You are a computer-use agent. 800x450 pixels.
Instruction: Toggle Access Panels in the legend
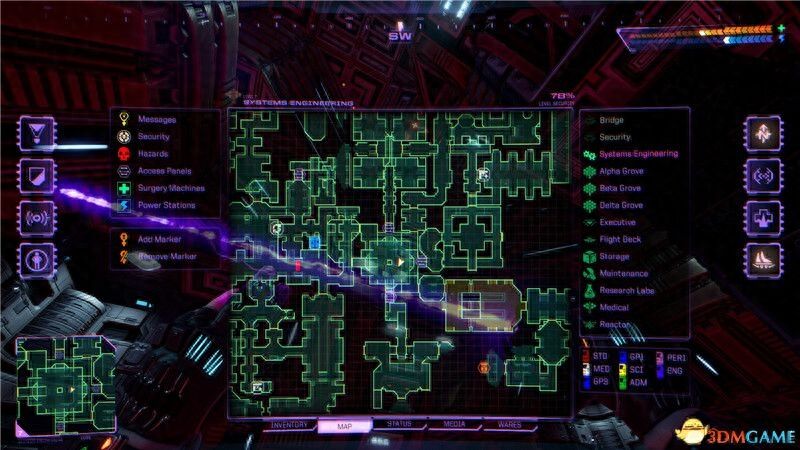[166, 171]
